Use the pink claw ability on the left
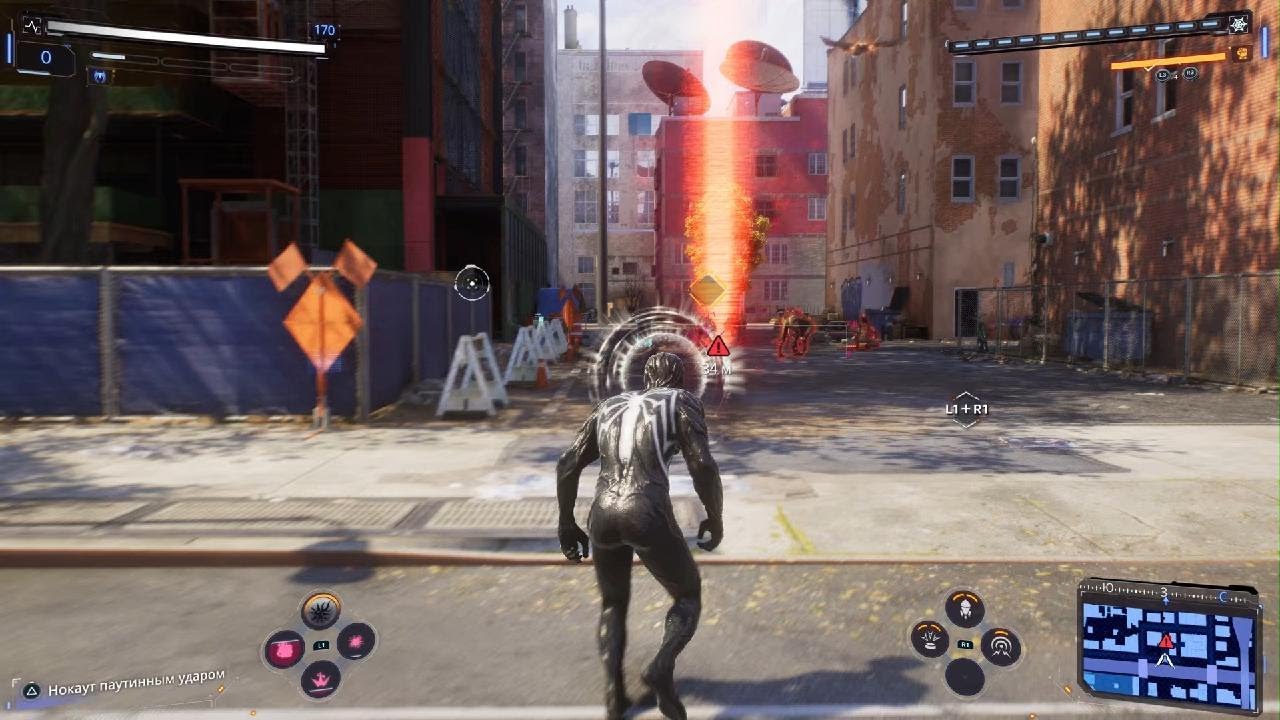Image resolution: width=1280 pixels, height=720 pixels. point(284,650)
